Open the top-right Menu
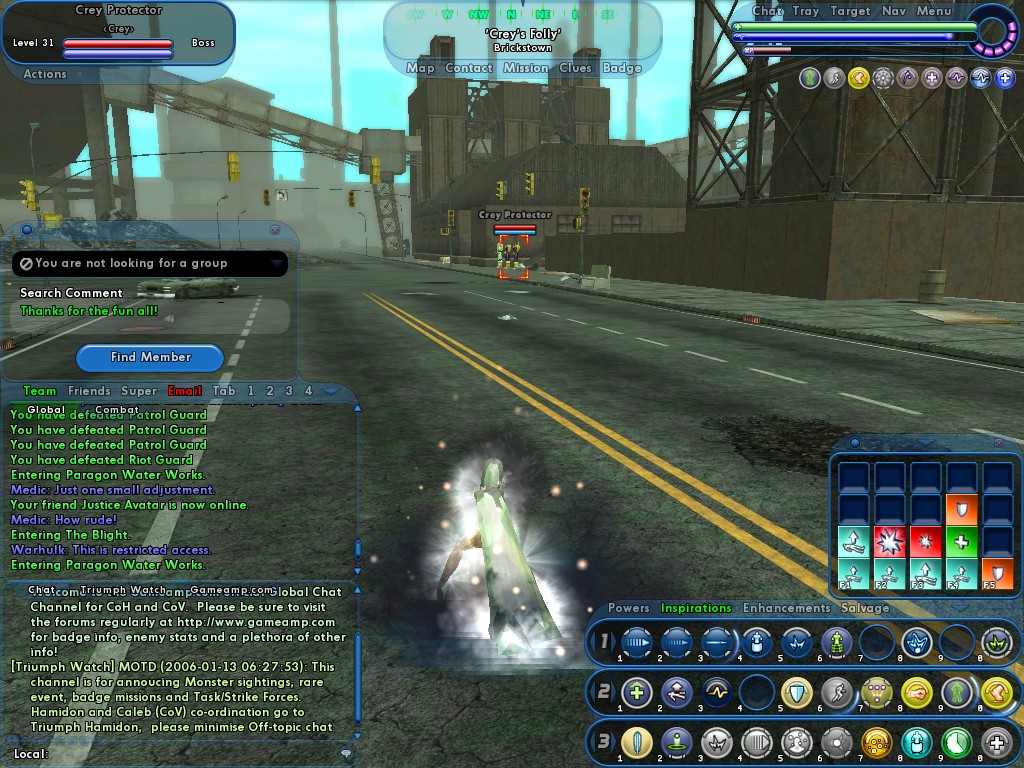Screen dimensions: 1024x768 (x=934, y=11)
